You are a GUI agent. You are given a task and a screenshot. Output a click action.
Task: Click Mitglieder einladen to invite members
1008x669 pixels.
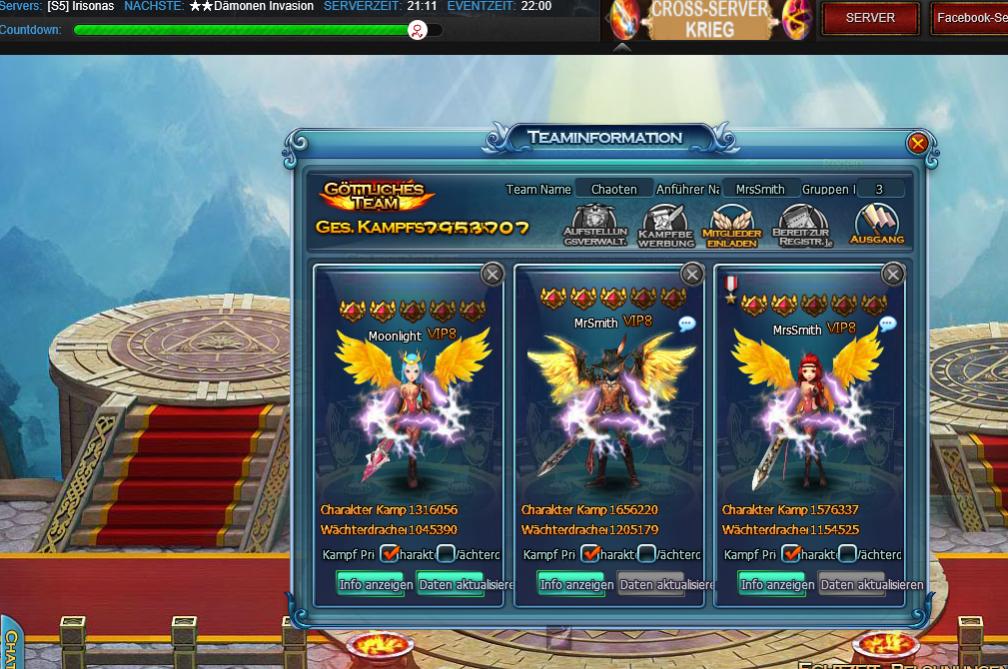[734, 227]
